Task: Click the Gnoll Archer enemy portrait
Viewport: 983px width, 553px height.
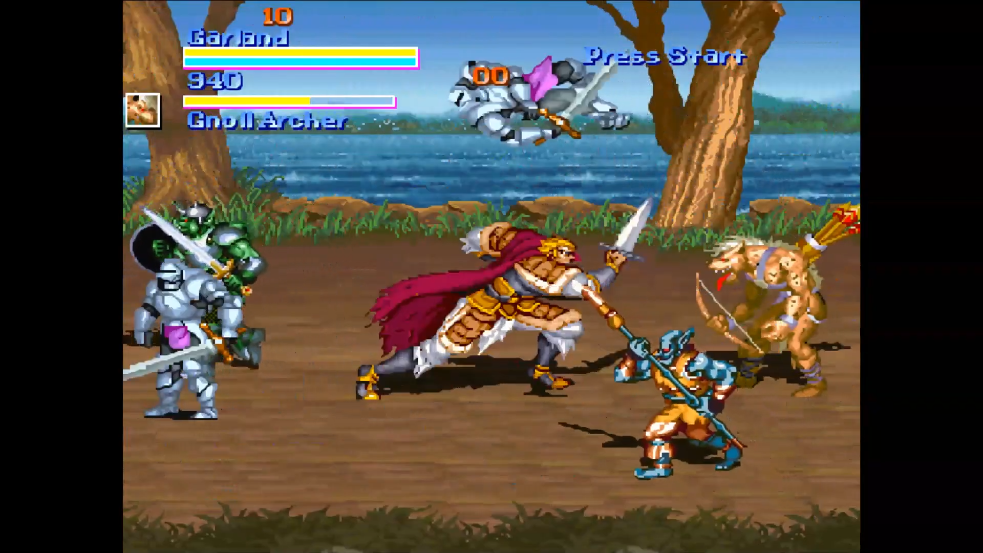Action: pyautogui.click(x=143, y=110)
